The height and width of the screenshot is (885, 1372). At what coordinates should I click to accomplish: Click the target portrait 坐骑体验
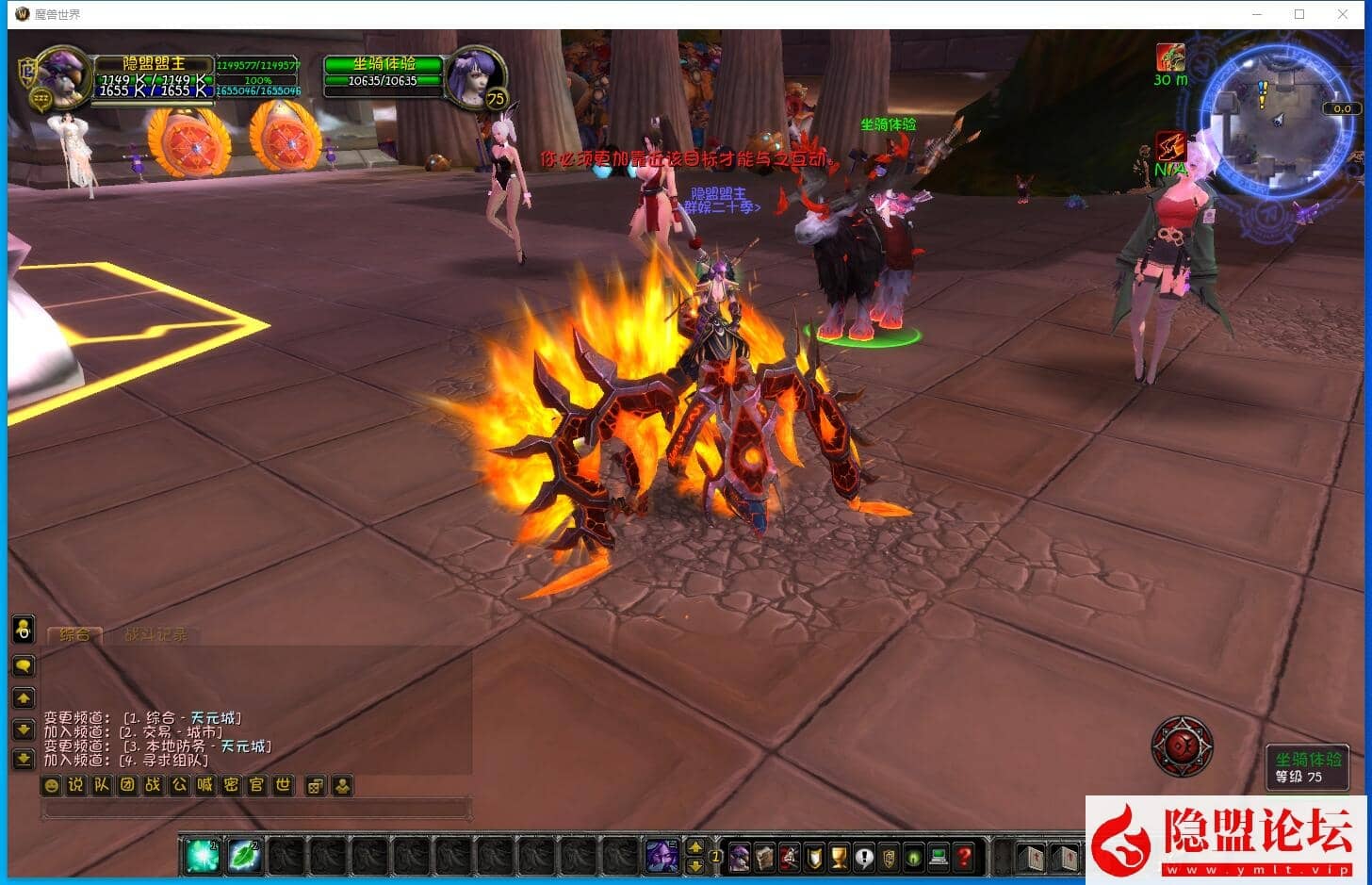pos(473,75)
